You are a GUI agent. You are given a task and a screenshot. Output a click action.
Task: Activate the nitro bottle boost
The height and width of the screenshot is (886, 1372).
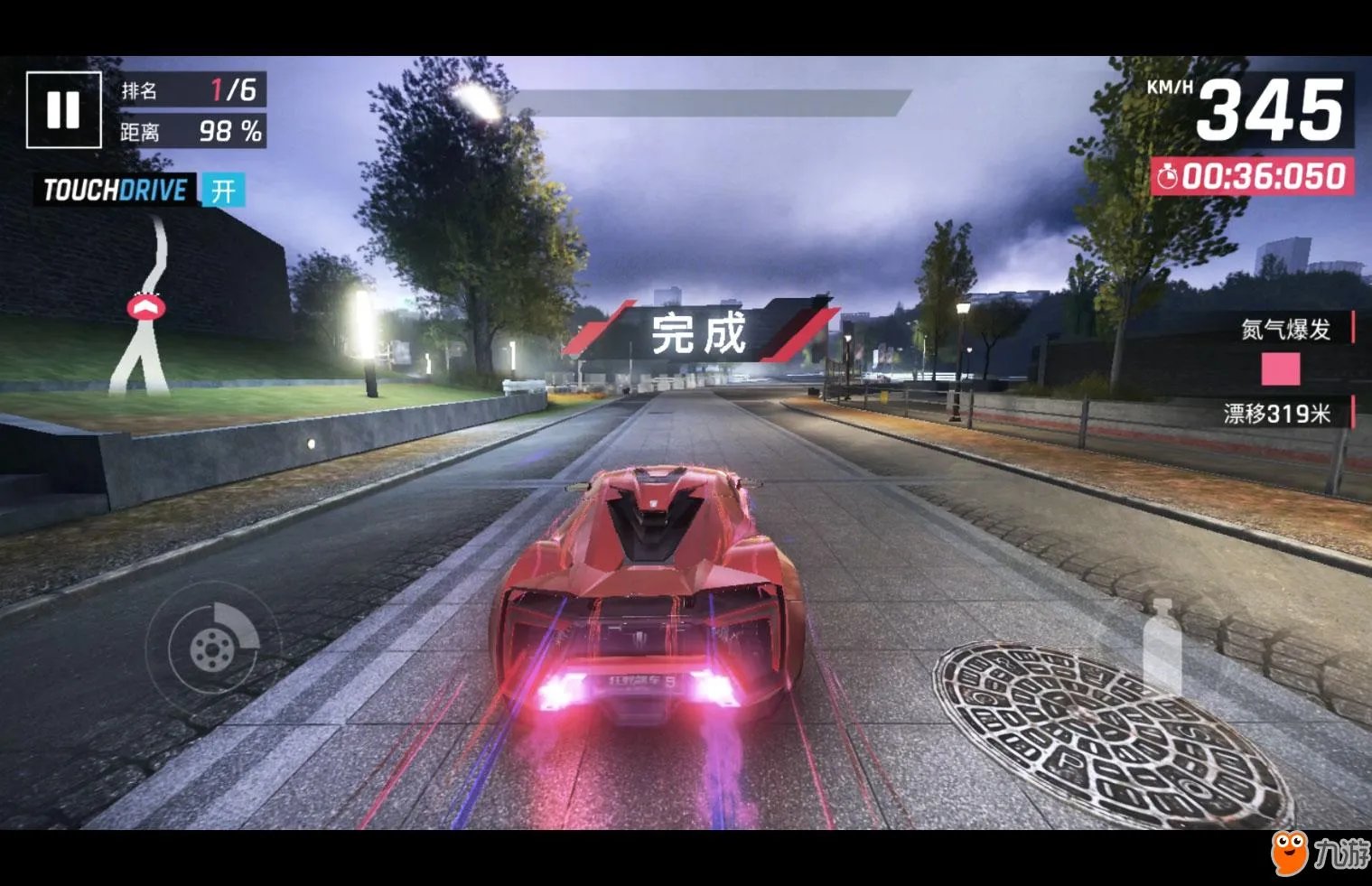pyautogui.click(x=1162, y=643)
